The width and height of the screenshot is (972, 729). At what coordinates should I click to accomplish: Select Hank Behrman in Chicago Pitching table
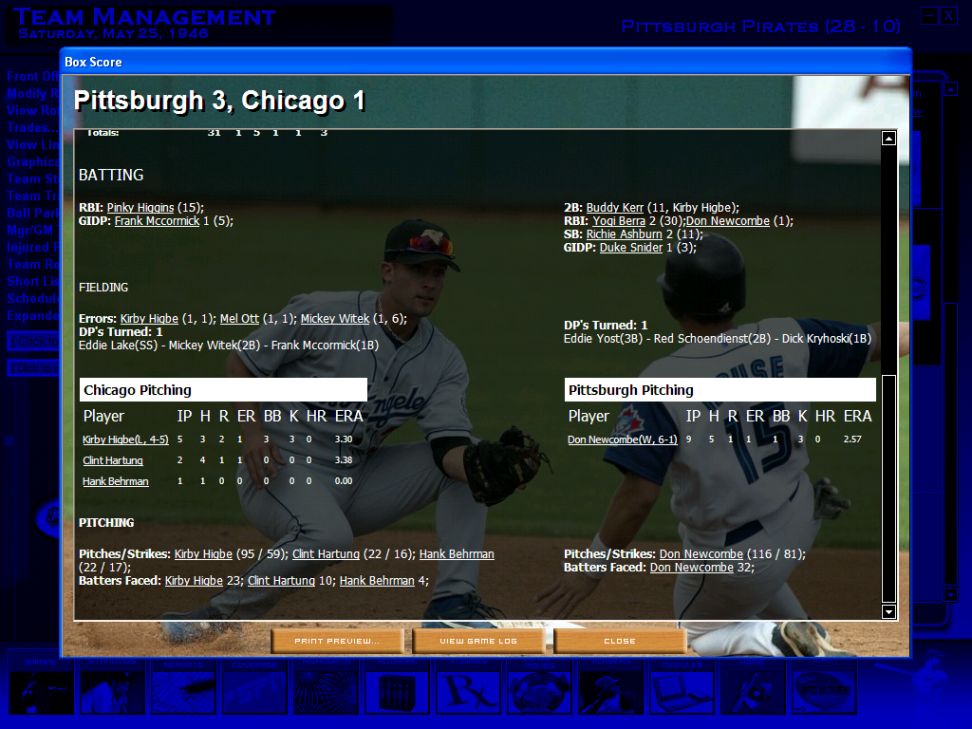click(115, 482)
